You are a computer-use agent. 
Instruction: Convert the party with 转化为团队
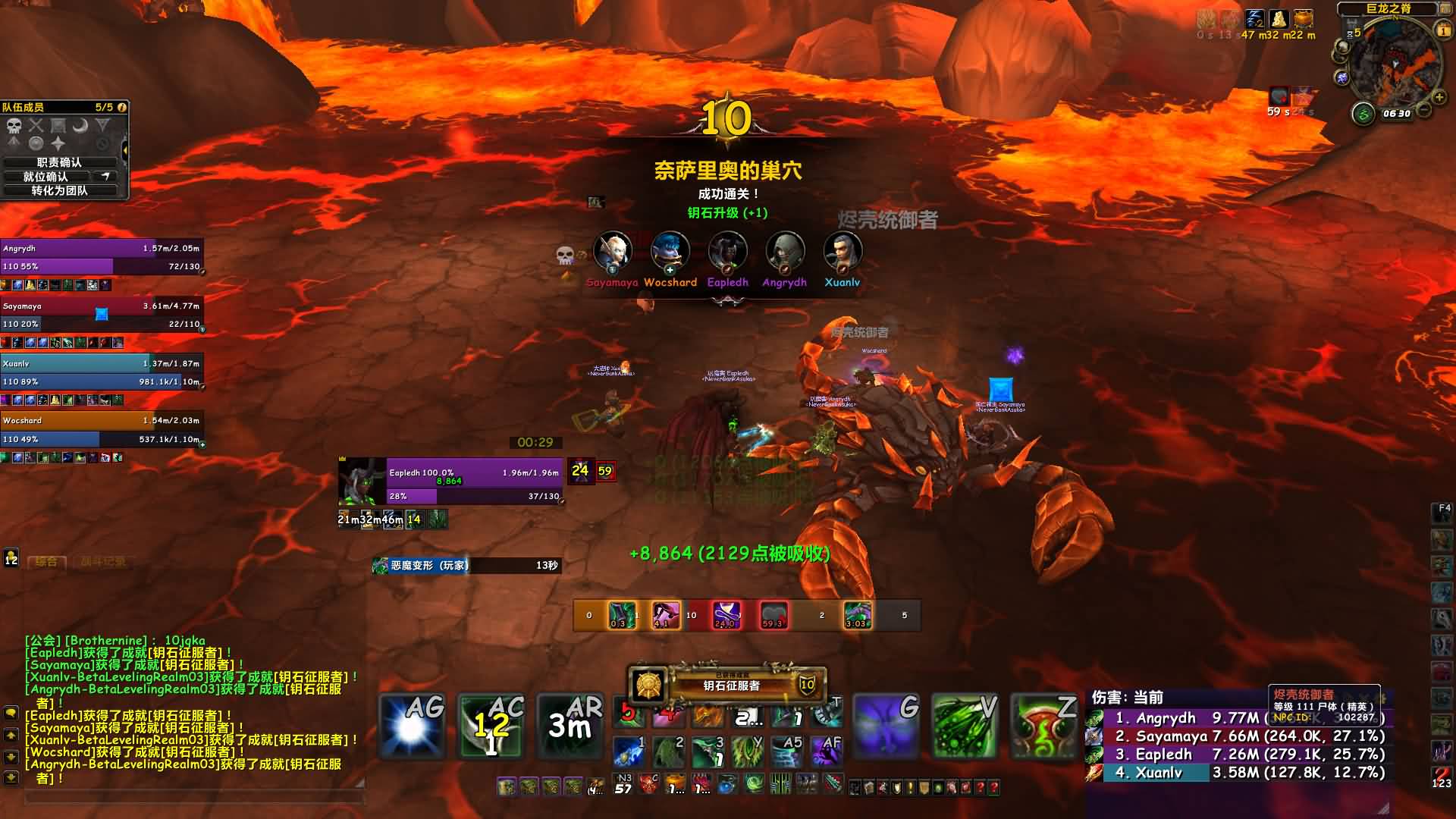(59, 191)
